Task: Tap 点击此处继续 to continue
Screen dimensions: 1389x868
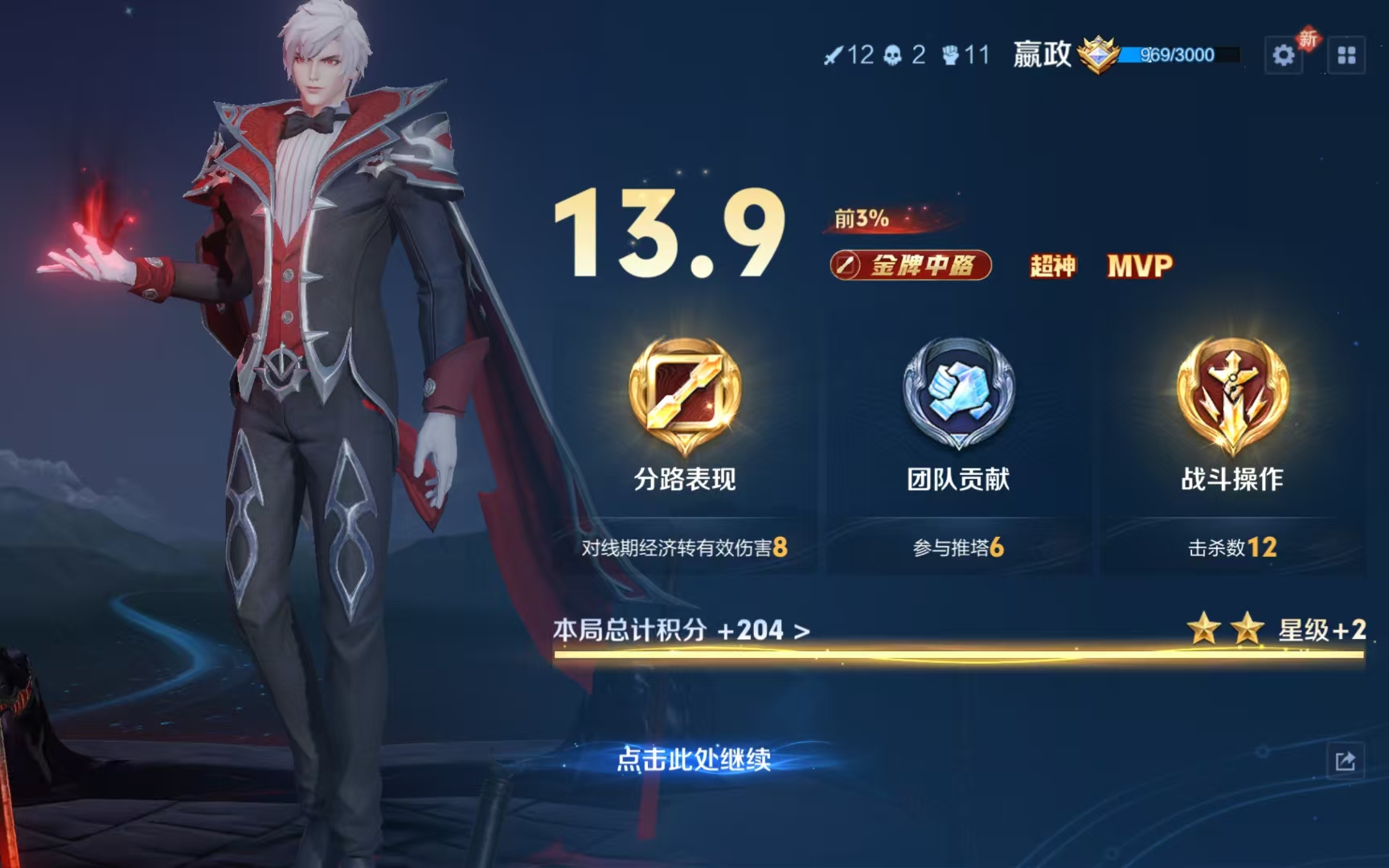Action: (x=693, y=759)
